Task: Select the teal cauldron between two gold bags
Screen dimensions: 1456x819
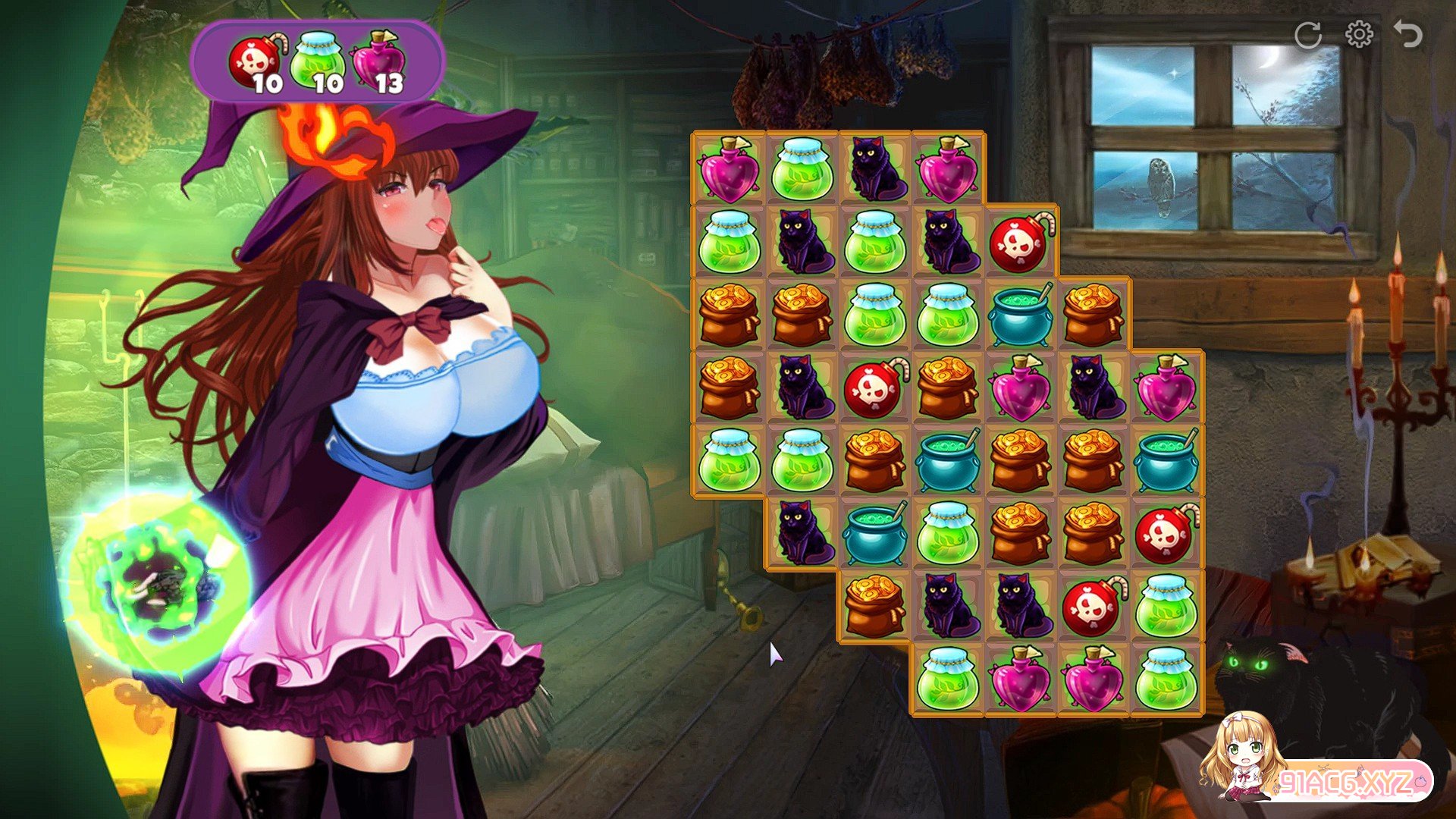Action: pos(947,461)
